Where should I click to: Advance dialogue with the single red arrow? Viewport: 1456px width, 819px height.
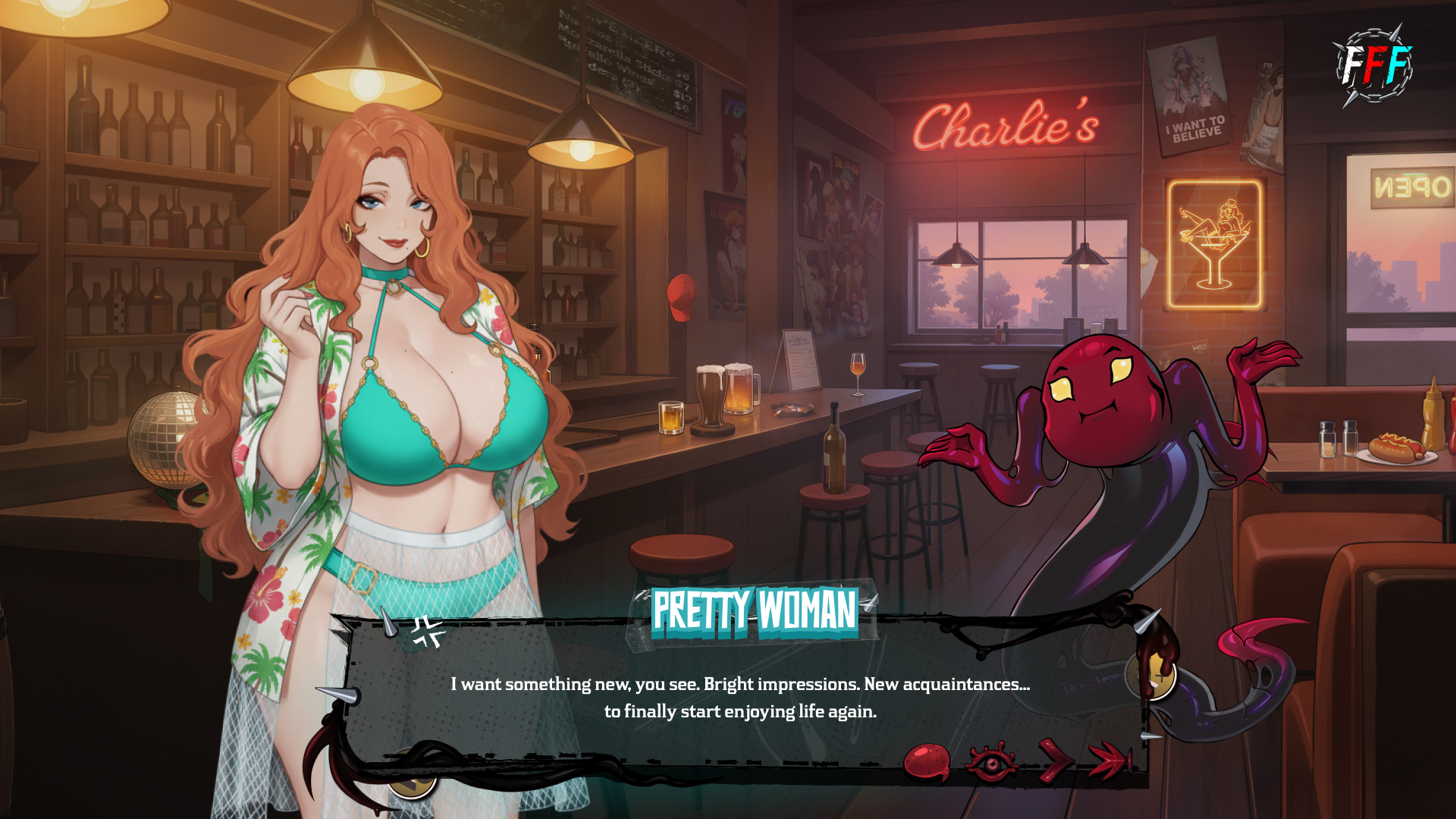pos(1054,760)
